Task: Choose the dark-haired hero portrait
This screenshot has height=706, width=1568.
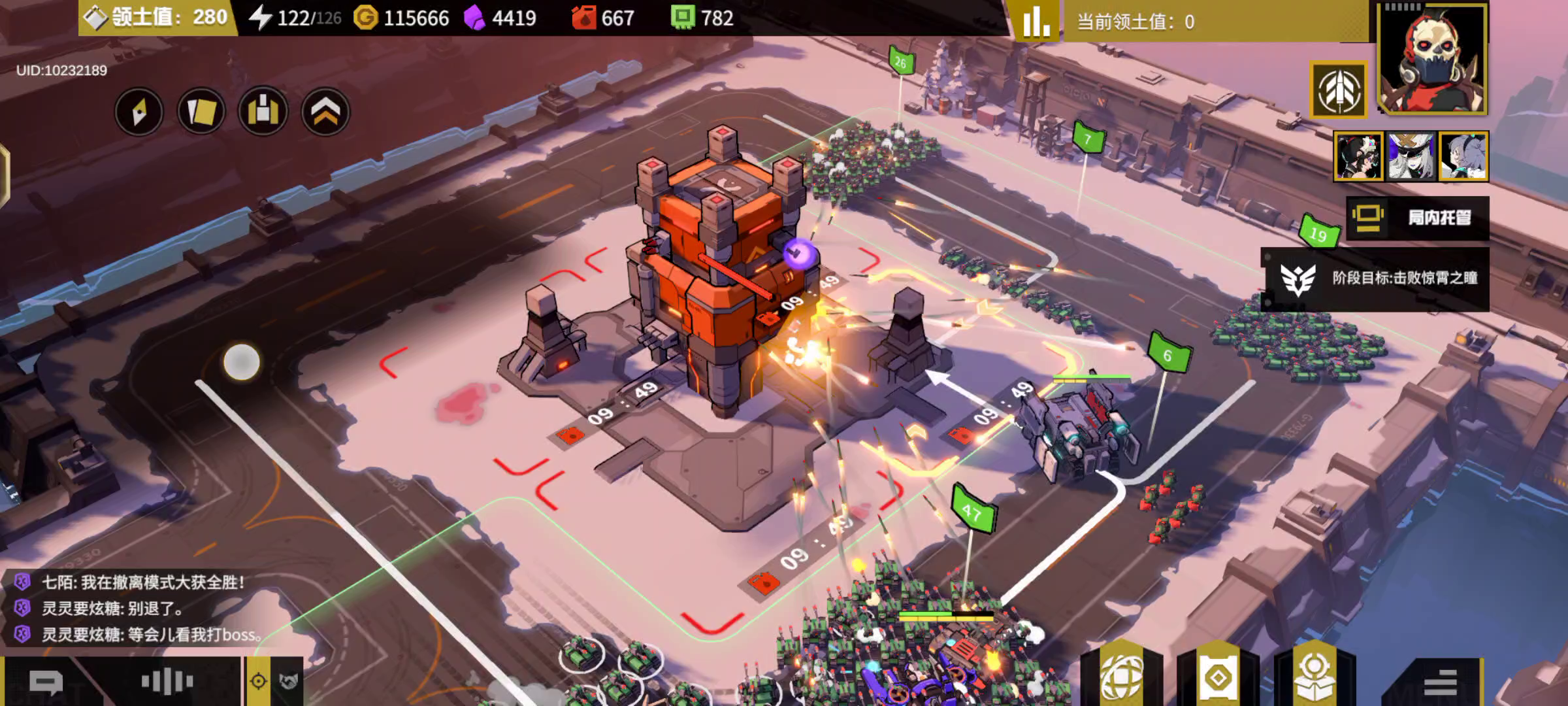Action: (1359, 156)
